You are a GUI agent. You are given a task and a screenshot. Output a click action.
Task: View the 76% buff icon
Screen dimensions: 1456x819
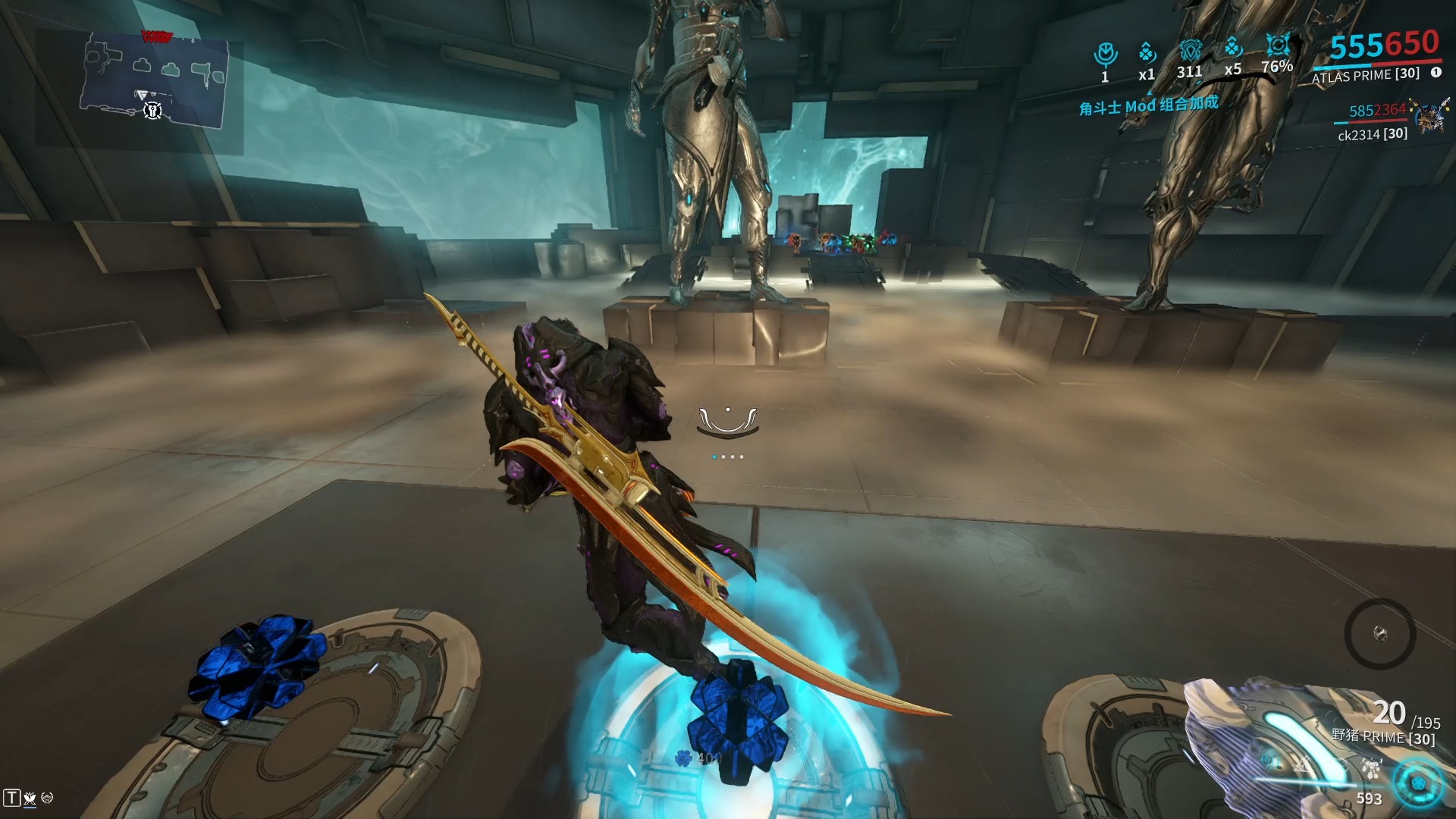(x=1278, y=45)
